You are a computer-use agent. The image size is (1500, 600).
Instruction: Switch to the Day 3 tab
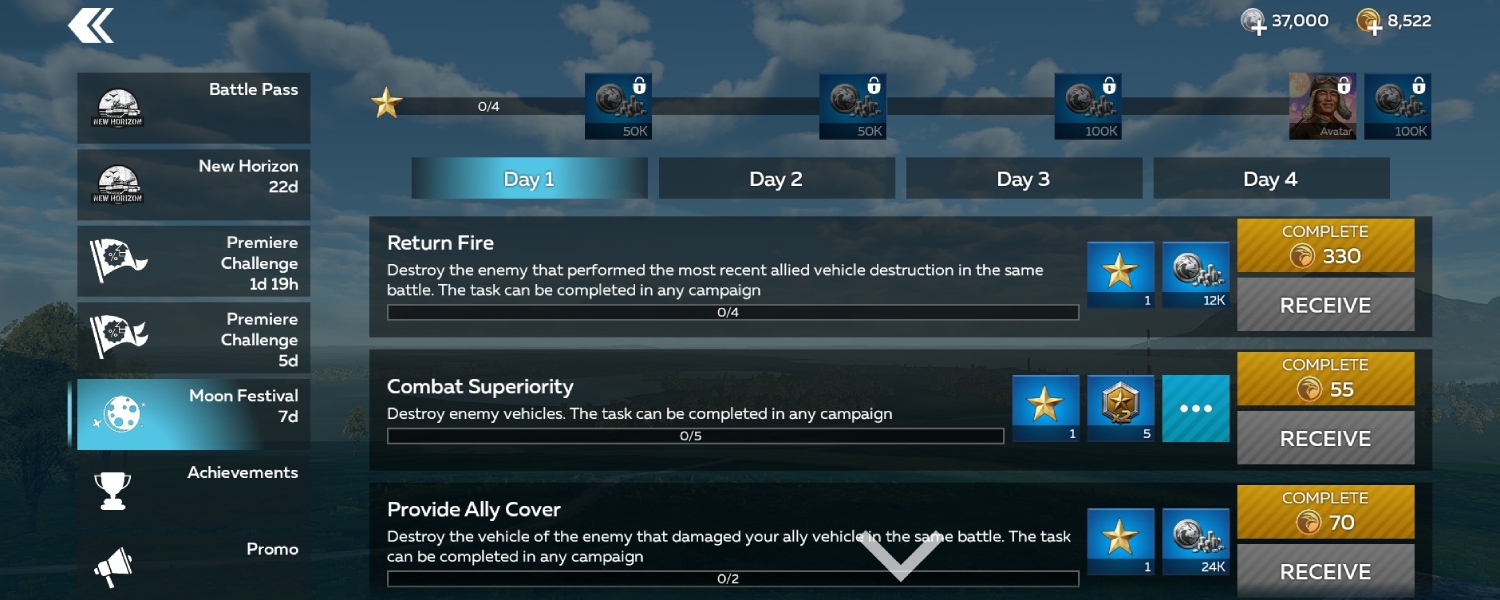point(1023,179)
